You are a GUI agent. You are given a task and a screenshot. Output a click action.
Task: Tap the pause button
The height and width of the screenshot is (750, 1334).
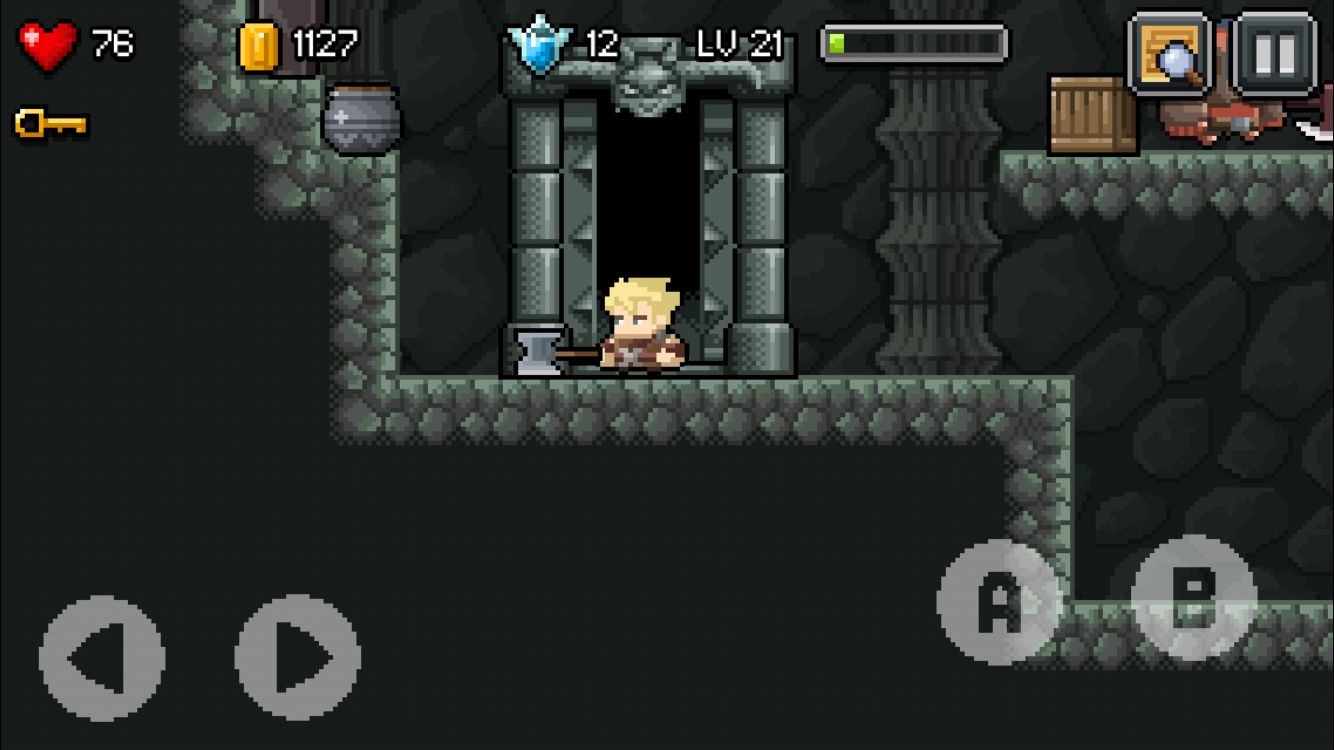pyautogui.click(x=1274, y=54)
